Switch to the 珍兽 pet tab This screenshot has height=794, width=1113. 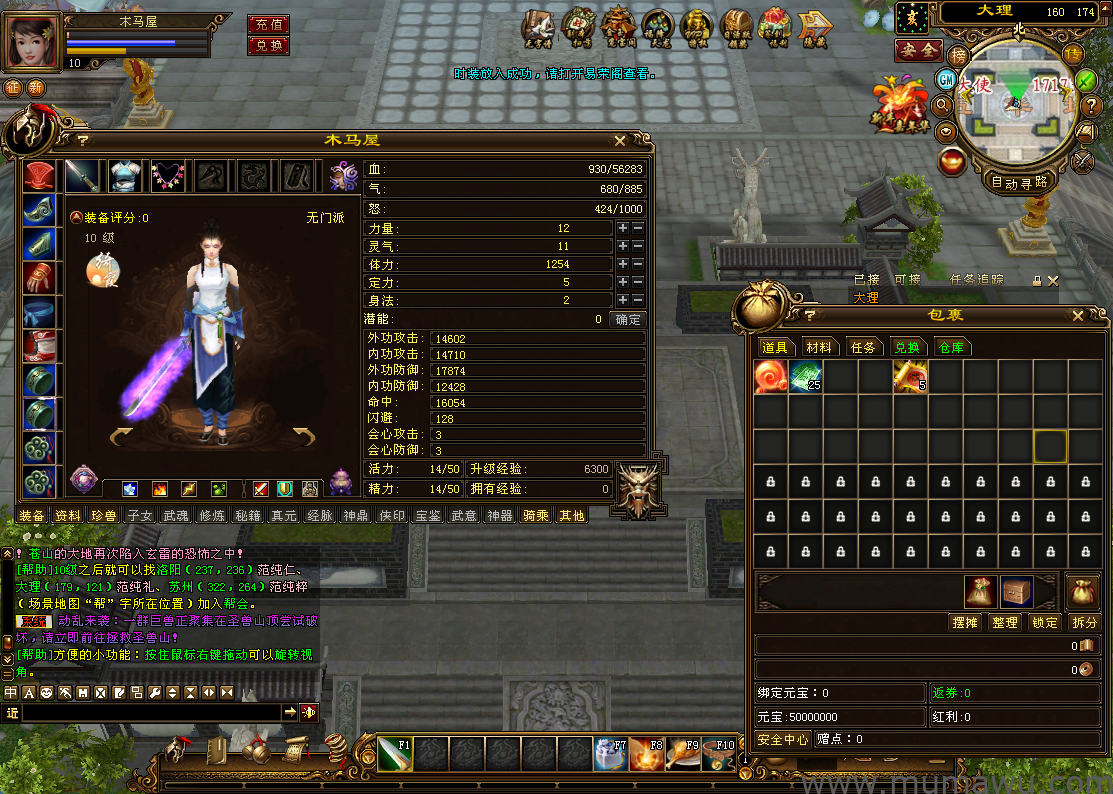(103, 516)
